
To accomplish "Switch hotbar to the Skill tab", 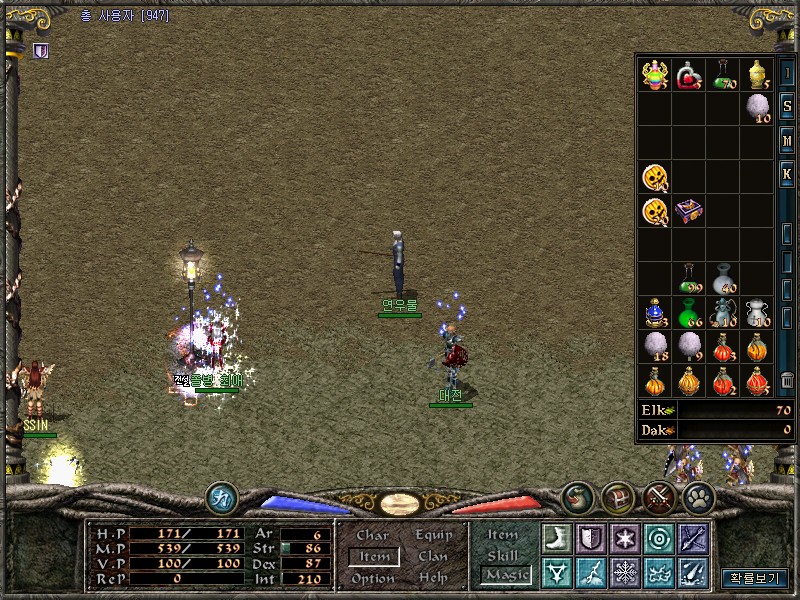I will pos(502,555).
